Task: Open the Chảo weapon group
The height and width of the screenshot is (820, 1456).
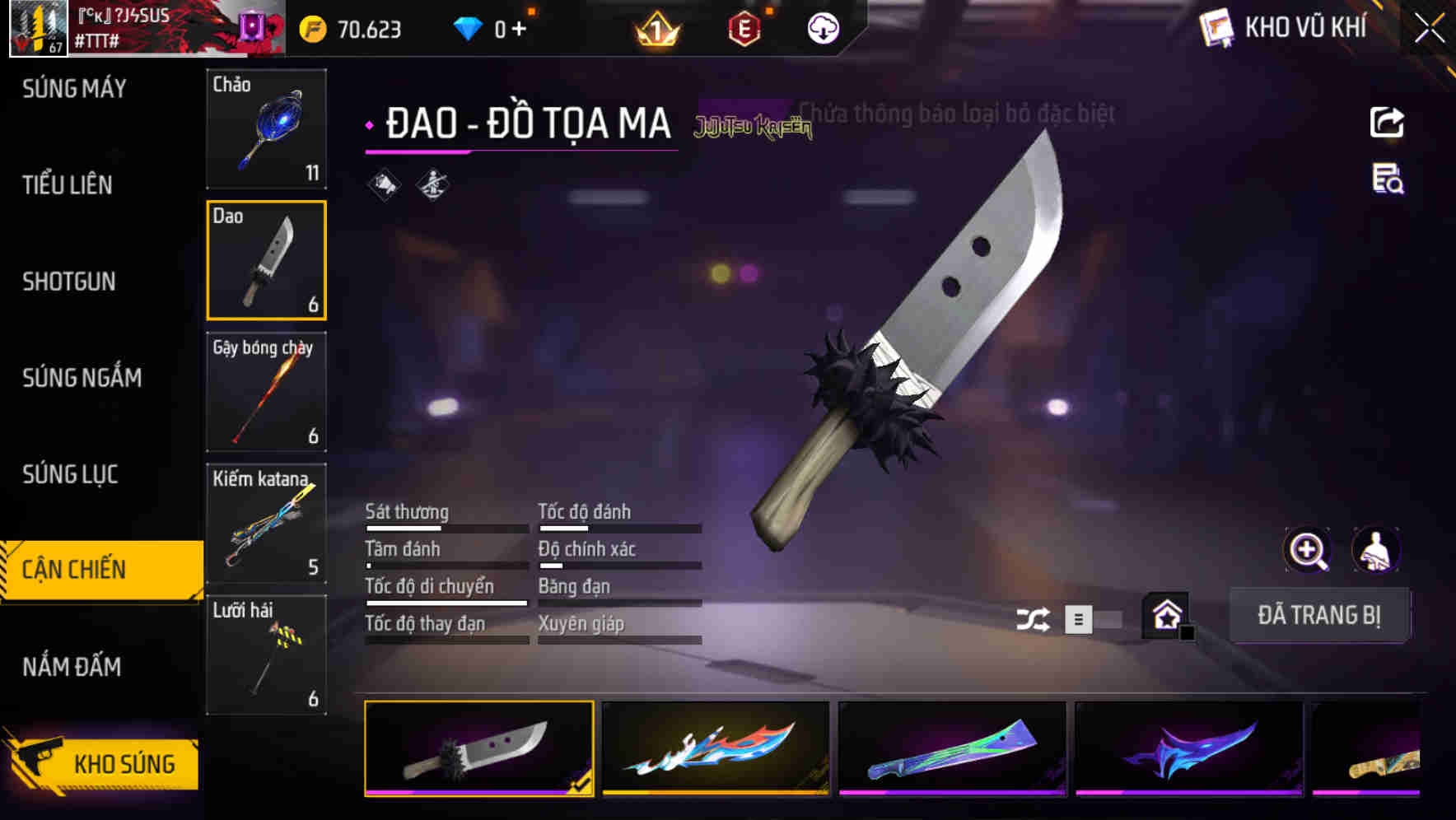Action: pyautogui.click(x=266, y=129)
